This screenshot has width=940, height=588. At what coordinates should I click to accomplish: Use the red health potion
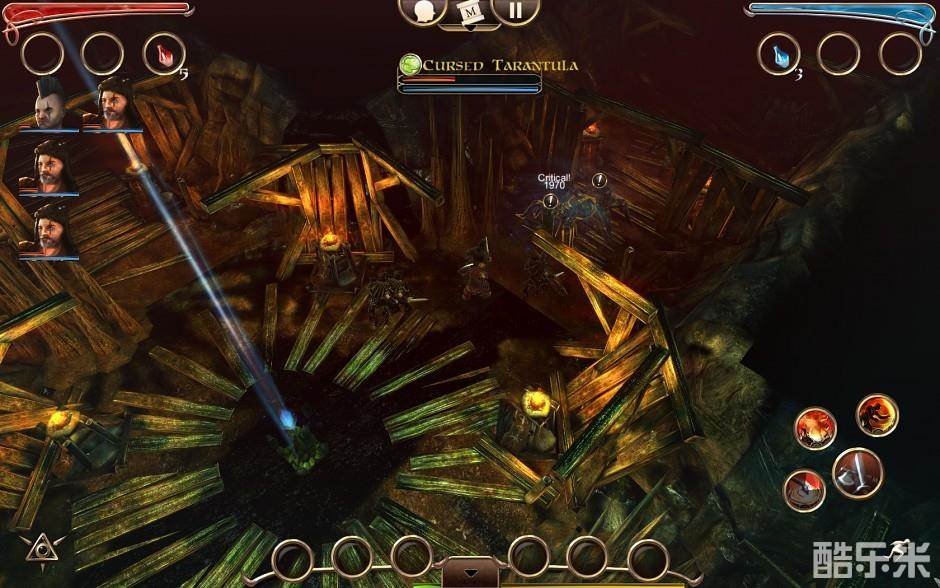coord(163,53)
